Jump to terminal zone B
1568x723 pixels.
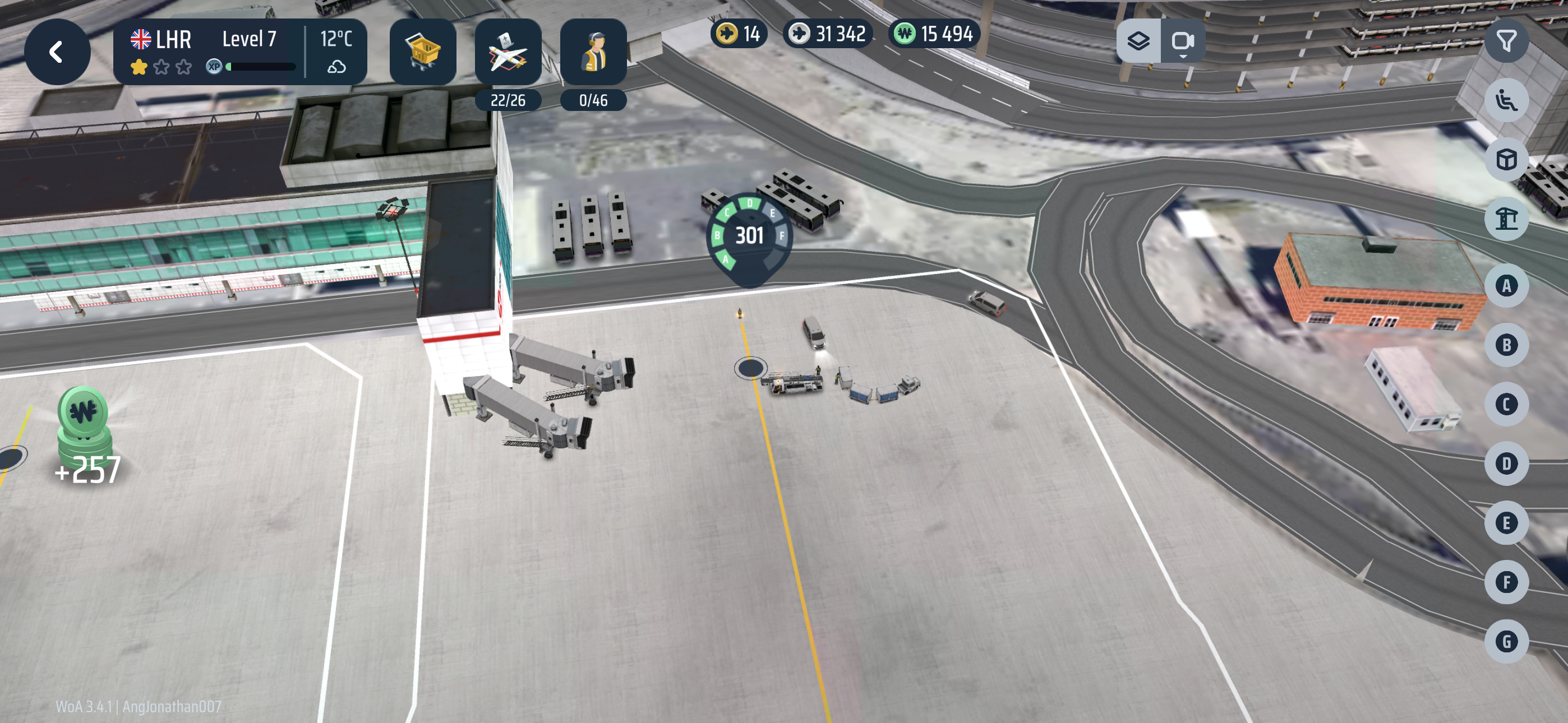pyautogui.click(x=1506, y=345)
